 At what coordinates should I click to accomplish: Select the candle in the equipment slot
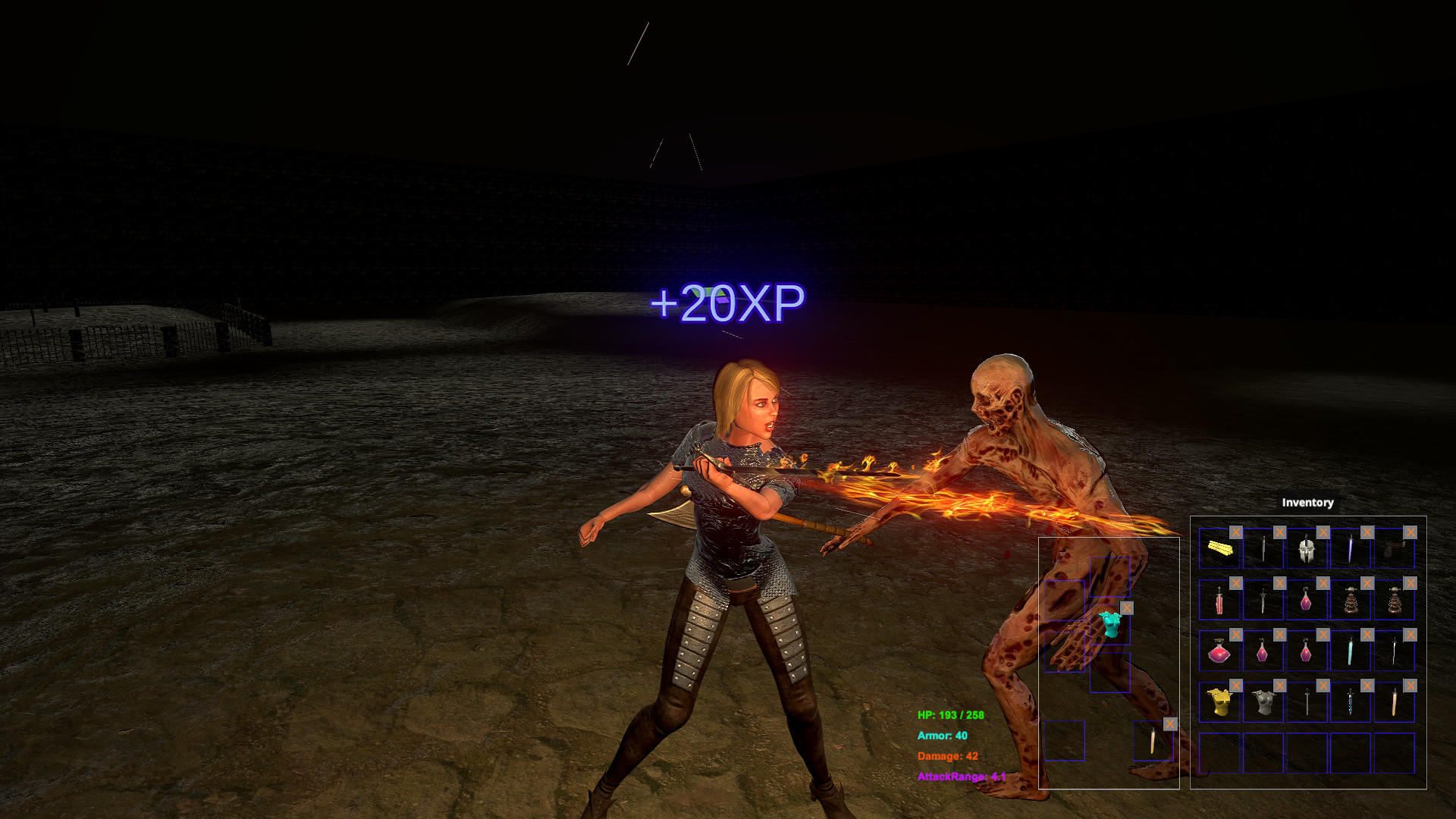click(1152, 742)
